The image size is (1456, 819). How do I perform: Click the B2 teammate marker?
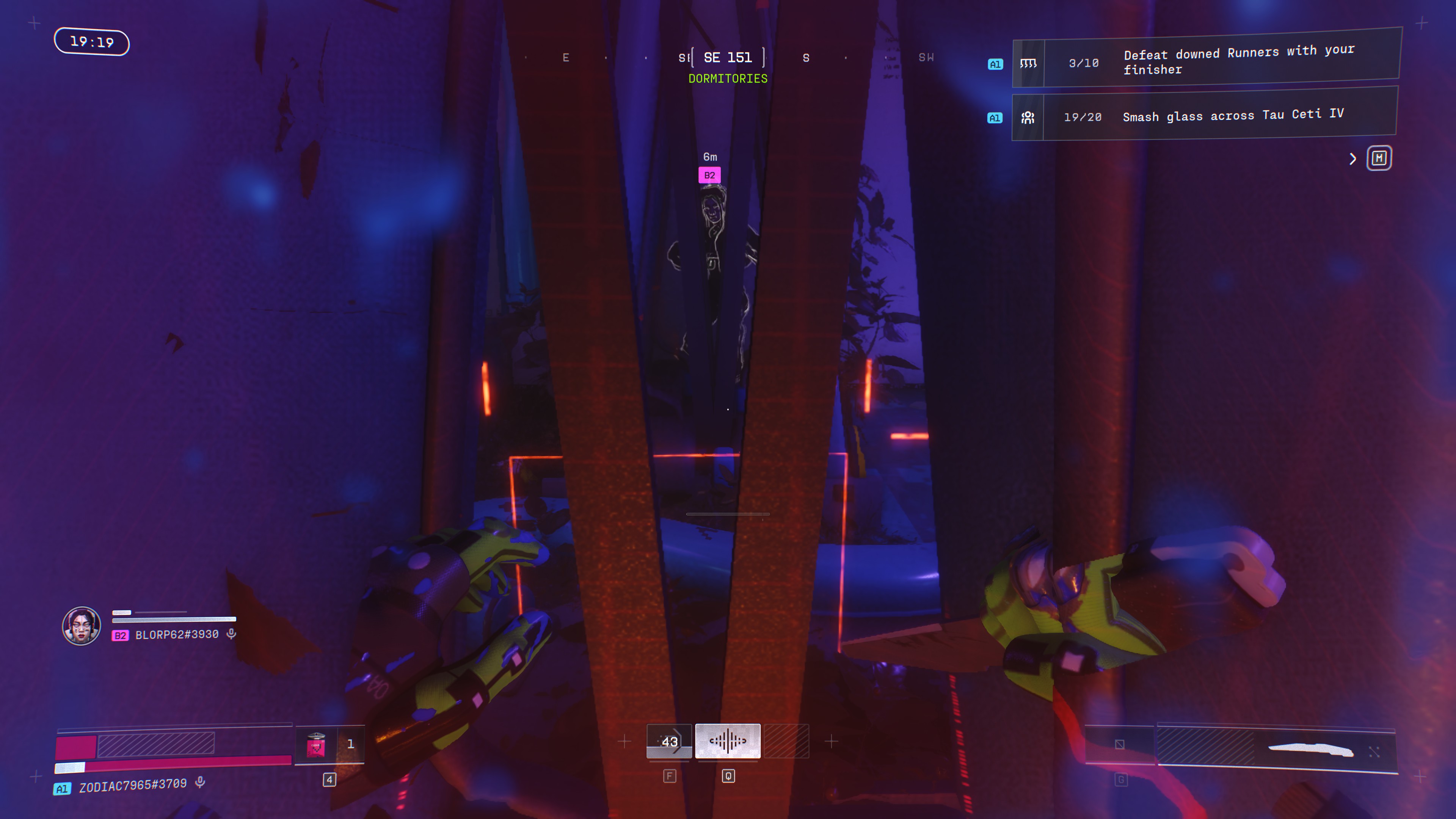(x=709, y=175)
